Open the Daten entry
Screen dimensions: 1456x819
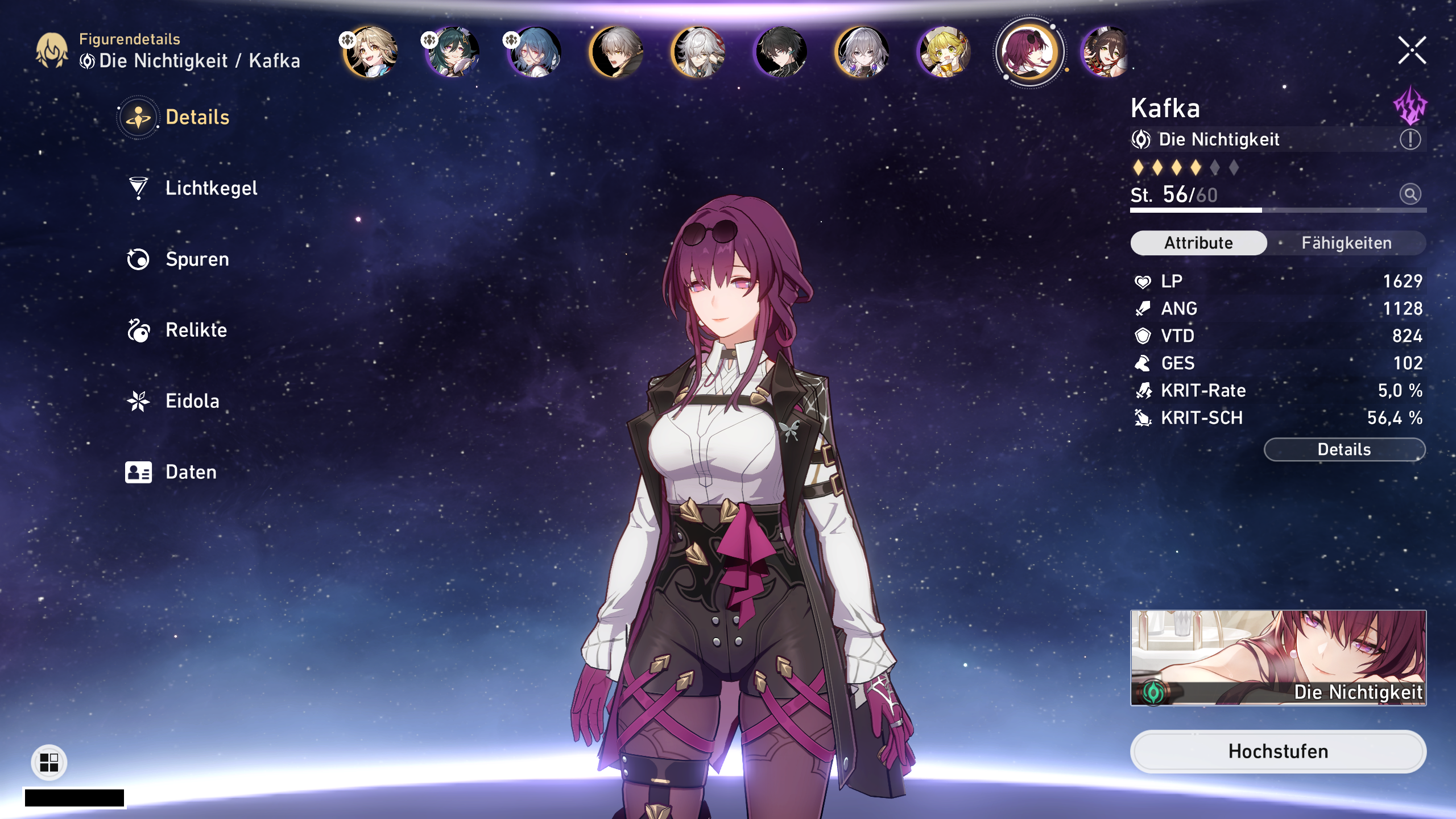tap(191, 472)
